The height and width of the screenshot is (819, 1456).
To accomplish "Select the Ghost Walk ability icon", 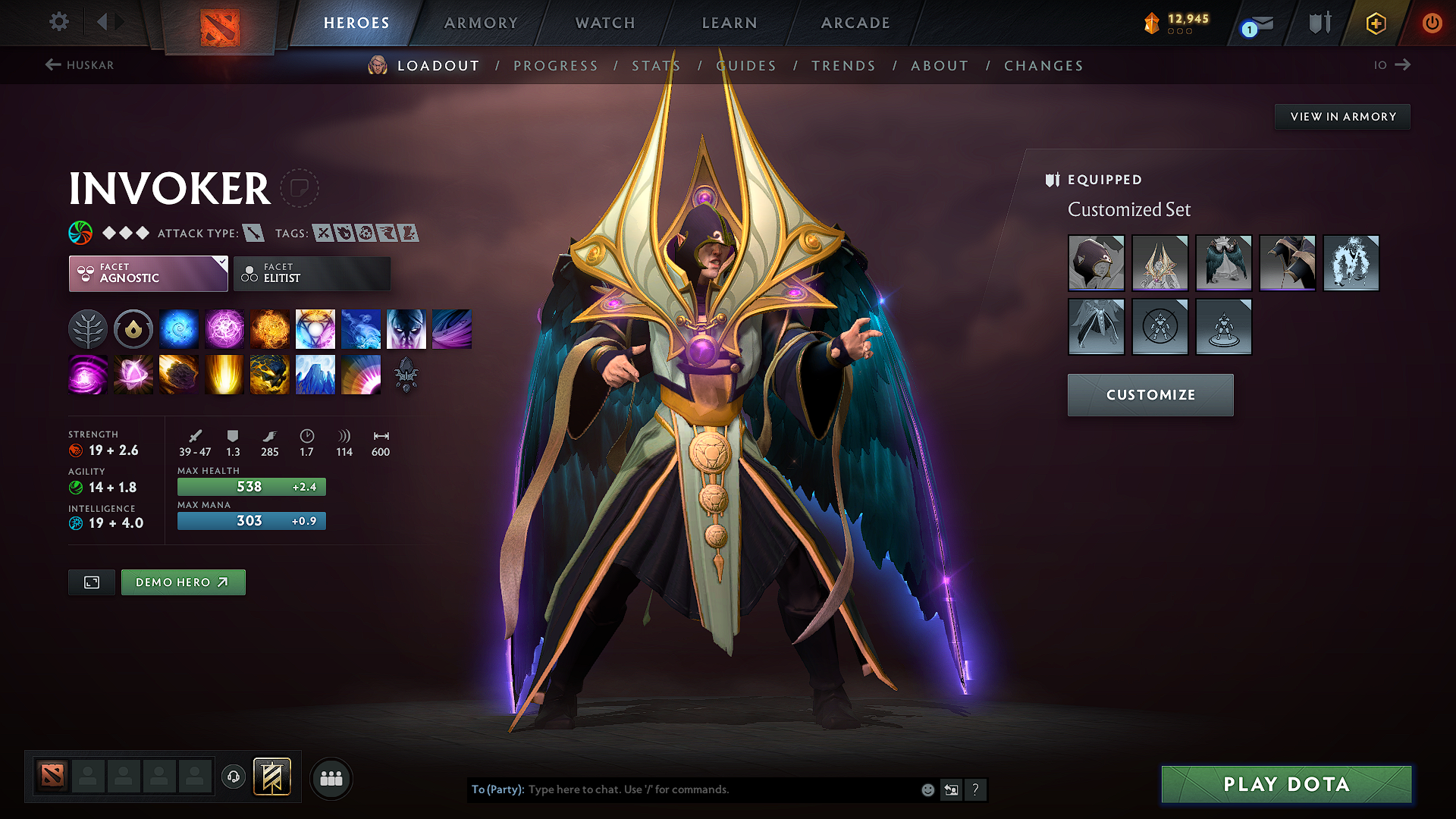I will point(406,328).
